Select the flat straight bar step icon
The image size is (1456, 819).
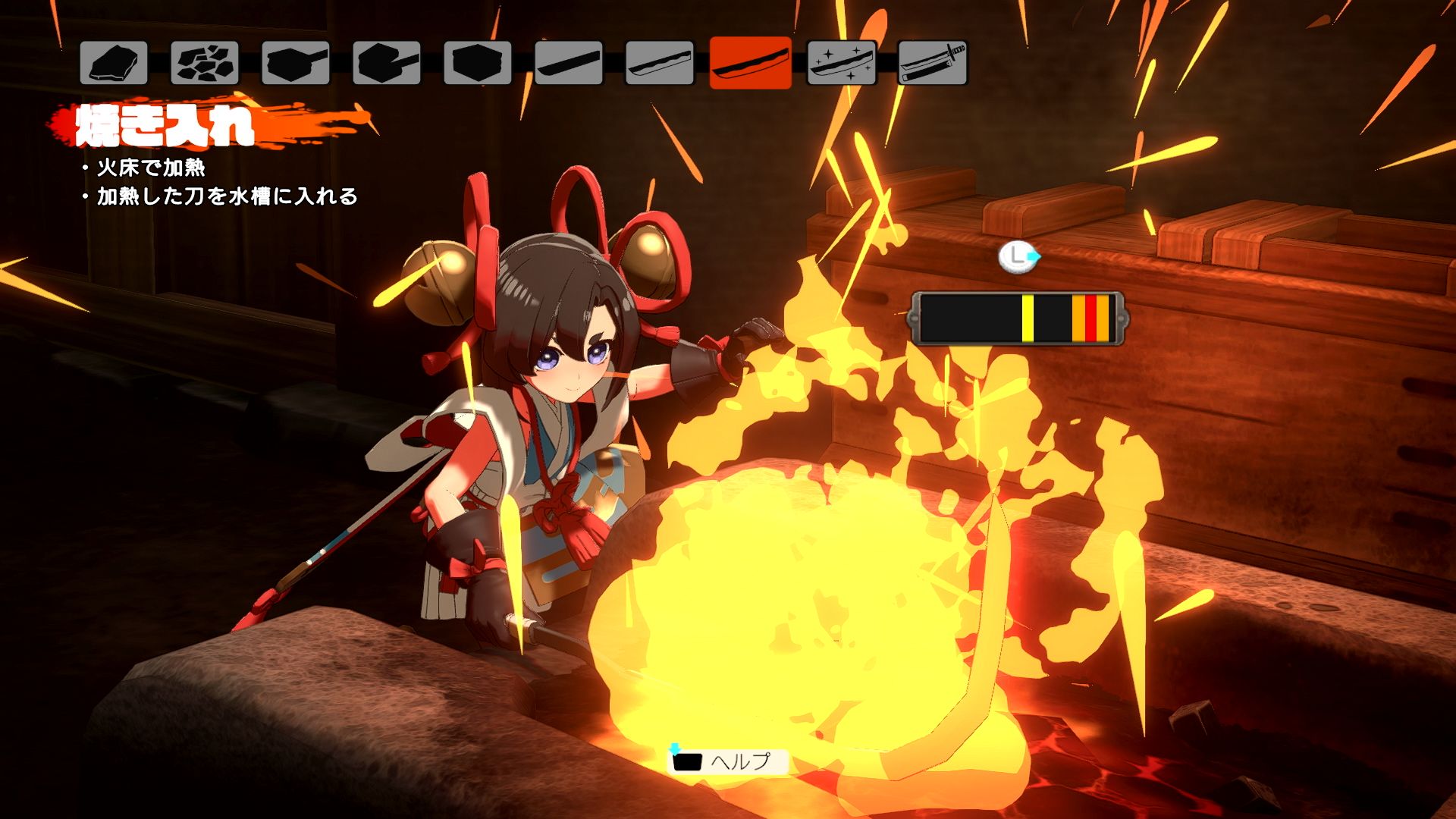coord(569,62)
